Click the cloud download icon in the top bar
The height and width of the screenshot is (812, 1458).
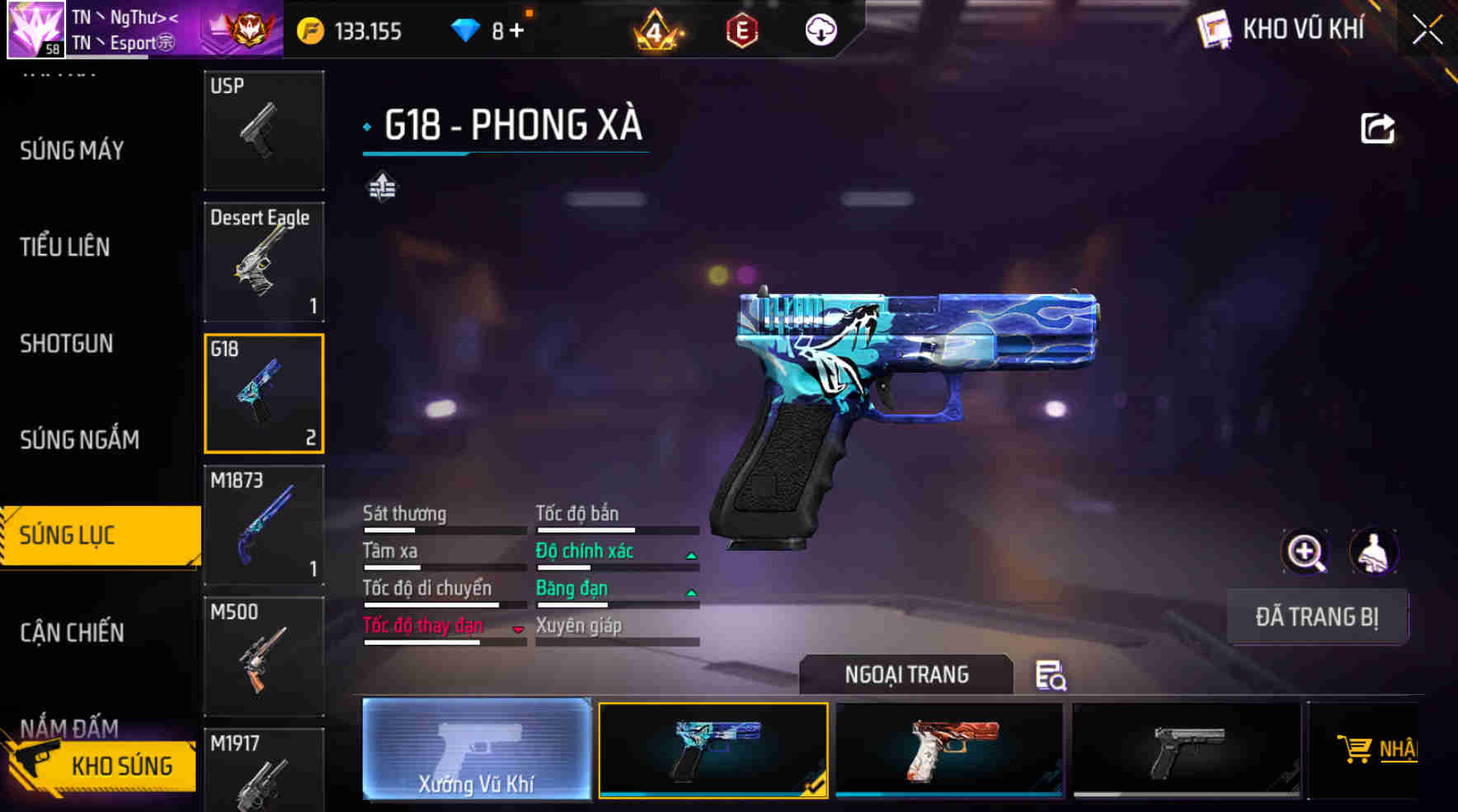point(819,30)
